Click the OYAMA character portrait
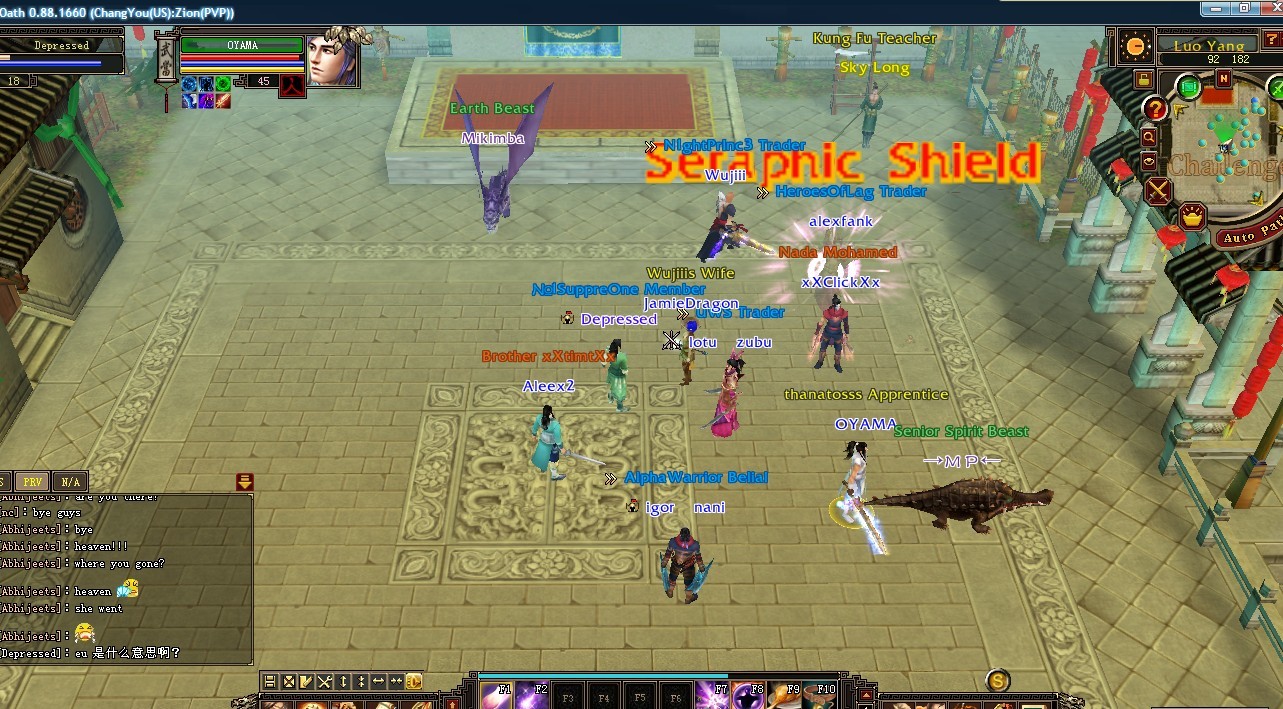This screenshot has height=709, width=1283. (x=332, y=62)
